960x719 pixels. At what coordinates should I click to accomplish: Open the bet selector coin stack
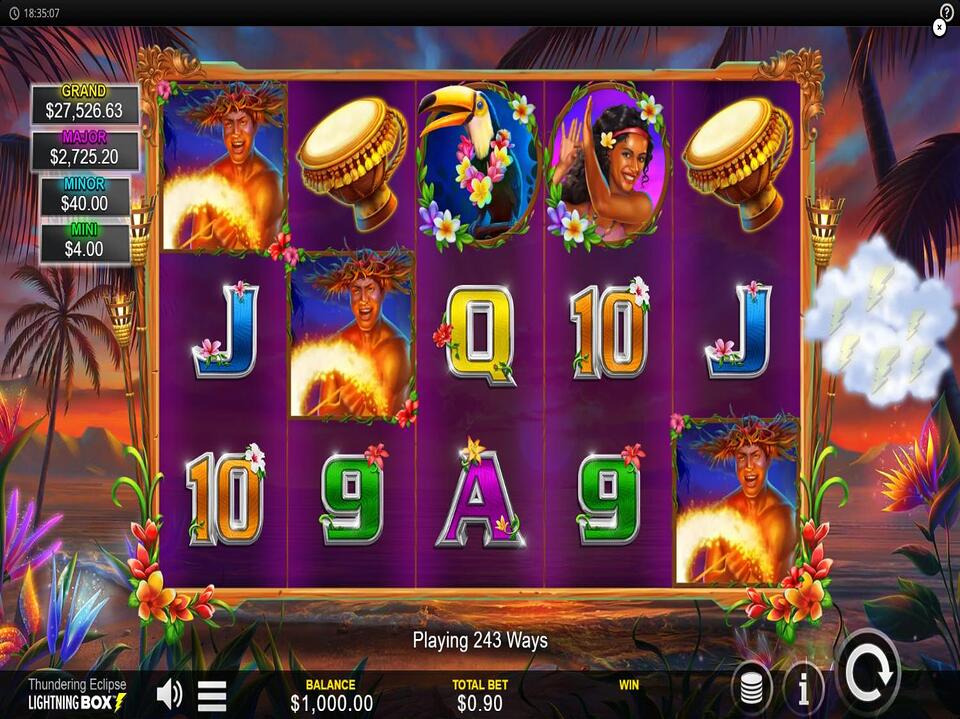tap(751, 688)
